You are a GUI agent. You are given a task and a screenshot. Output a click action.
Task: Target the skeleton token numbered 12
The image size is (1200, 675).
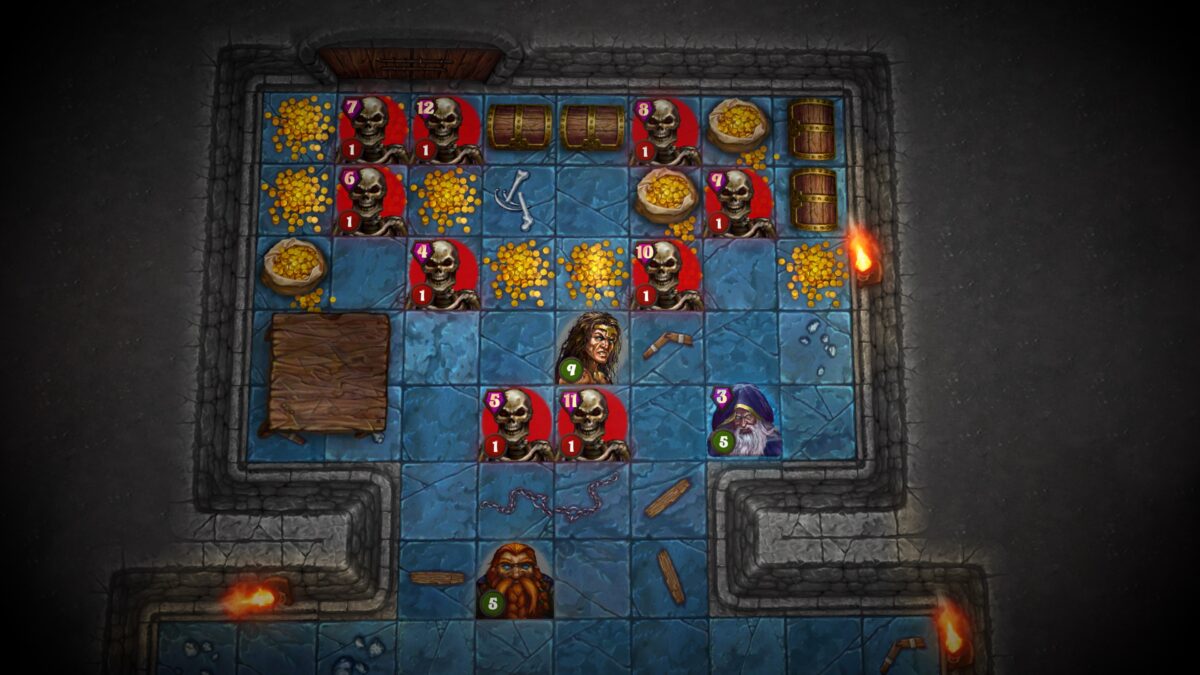tap(446, 130)
